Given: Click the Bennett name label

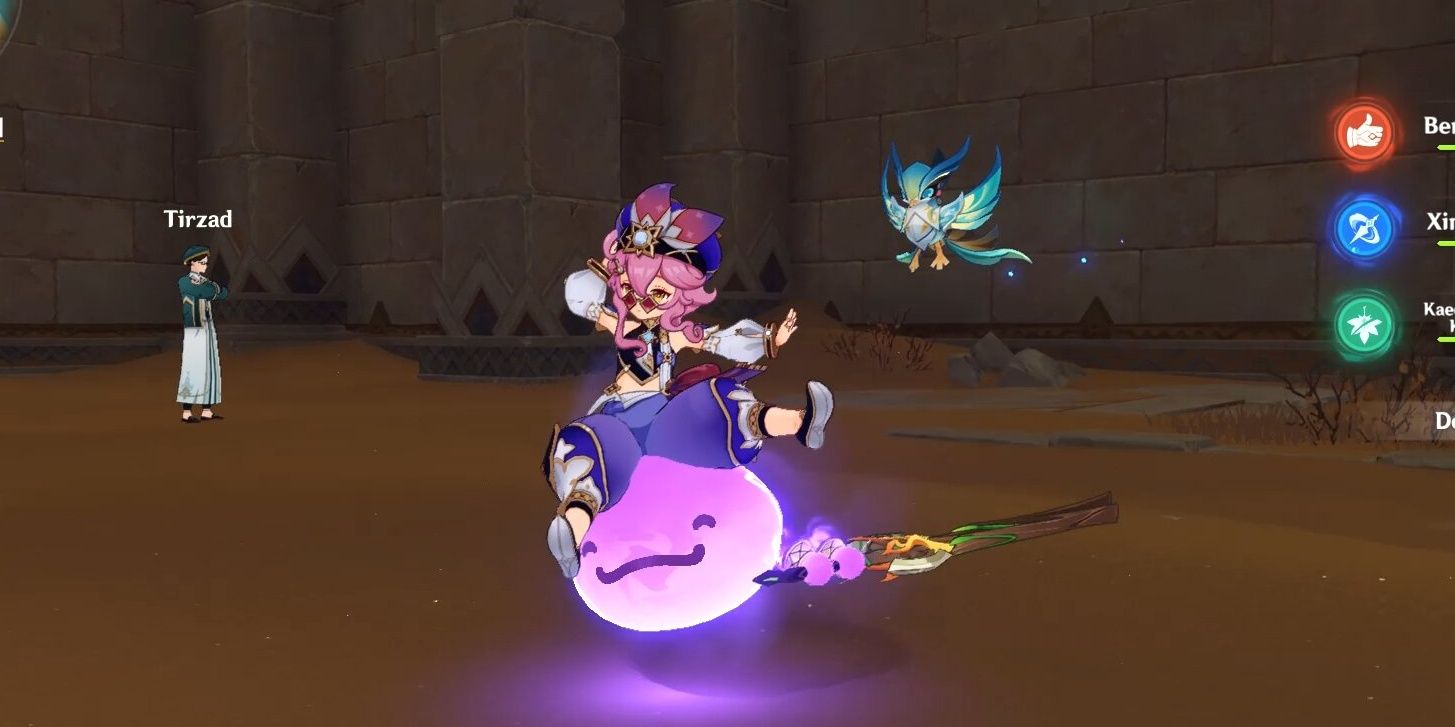Looking at the screenshot, I should pos(1440,123).
